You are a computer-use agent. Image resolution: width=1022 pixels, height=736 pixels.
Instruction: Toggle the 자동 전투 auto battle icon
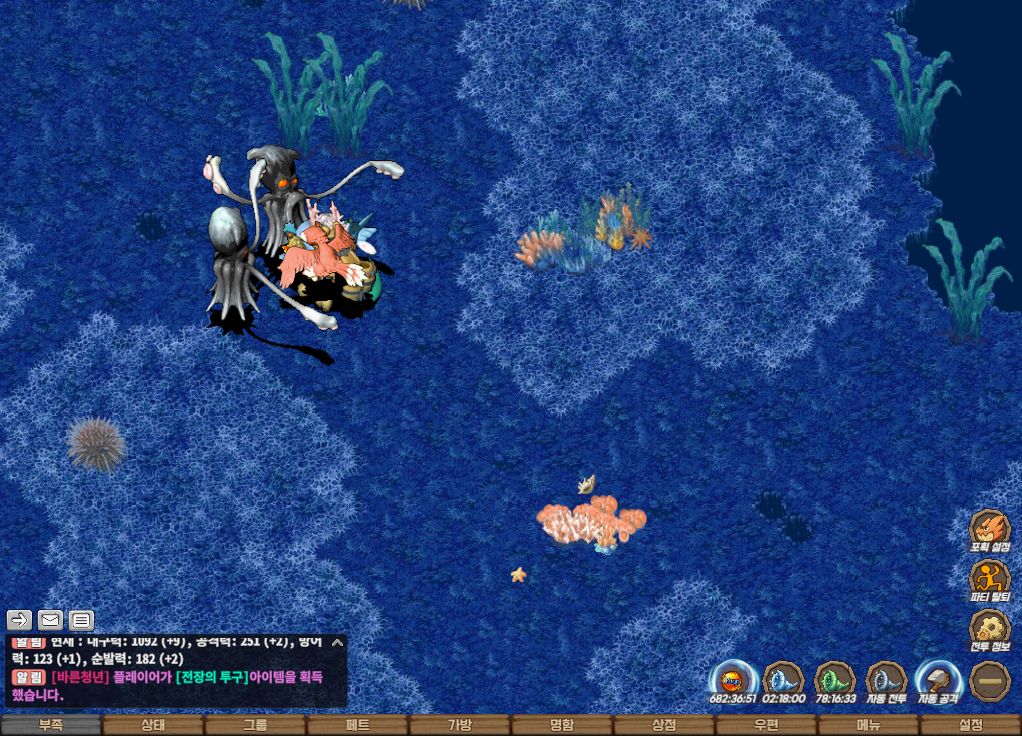[x=885, y=679]
